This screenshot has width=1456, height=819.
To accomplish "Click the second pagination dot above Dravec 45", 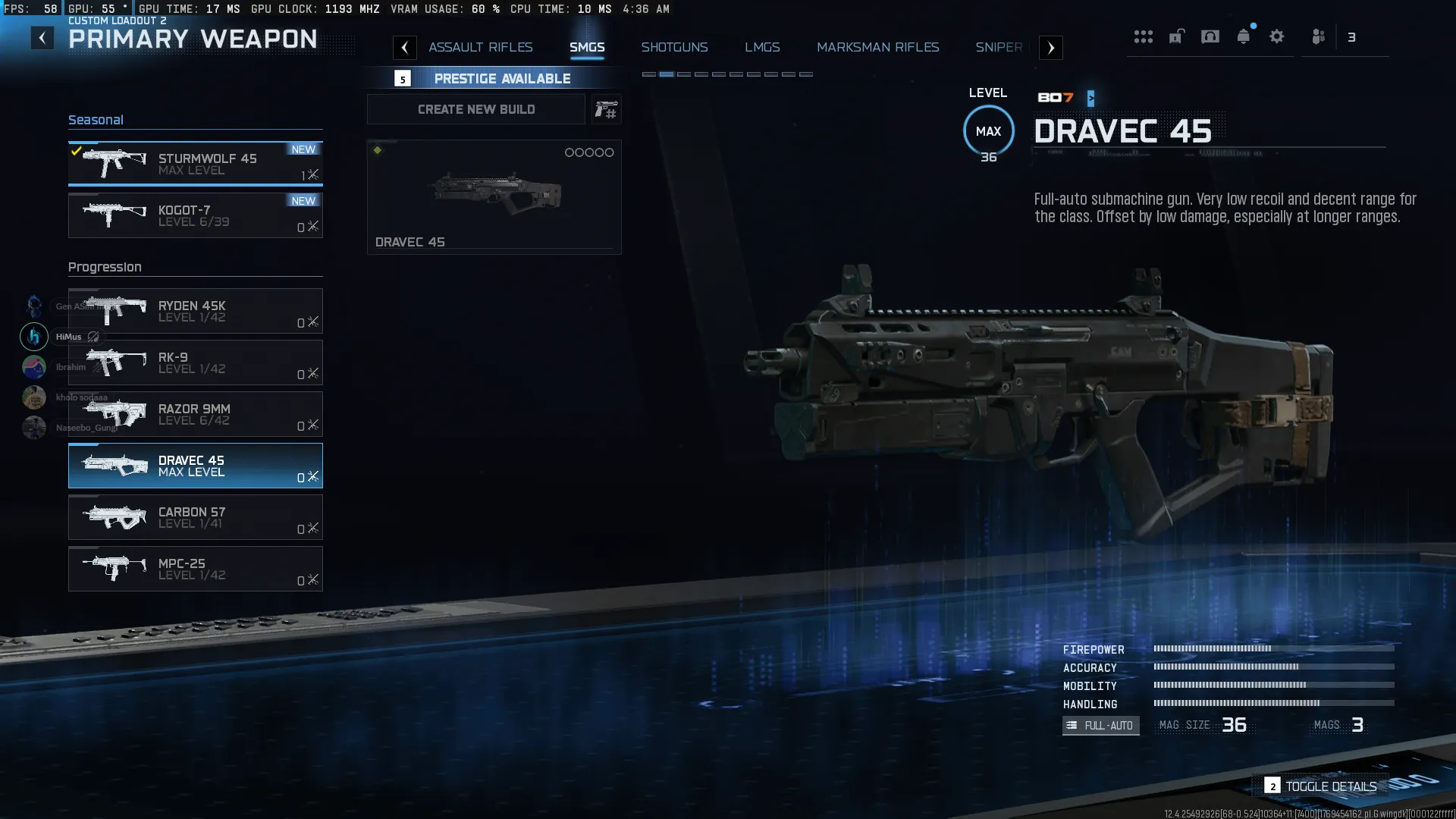I will 666,74.
